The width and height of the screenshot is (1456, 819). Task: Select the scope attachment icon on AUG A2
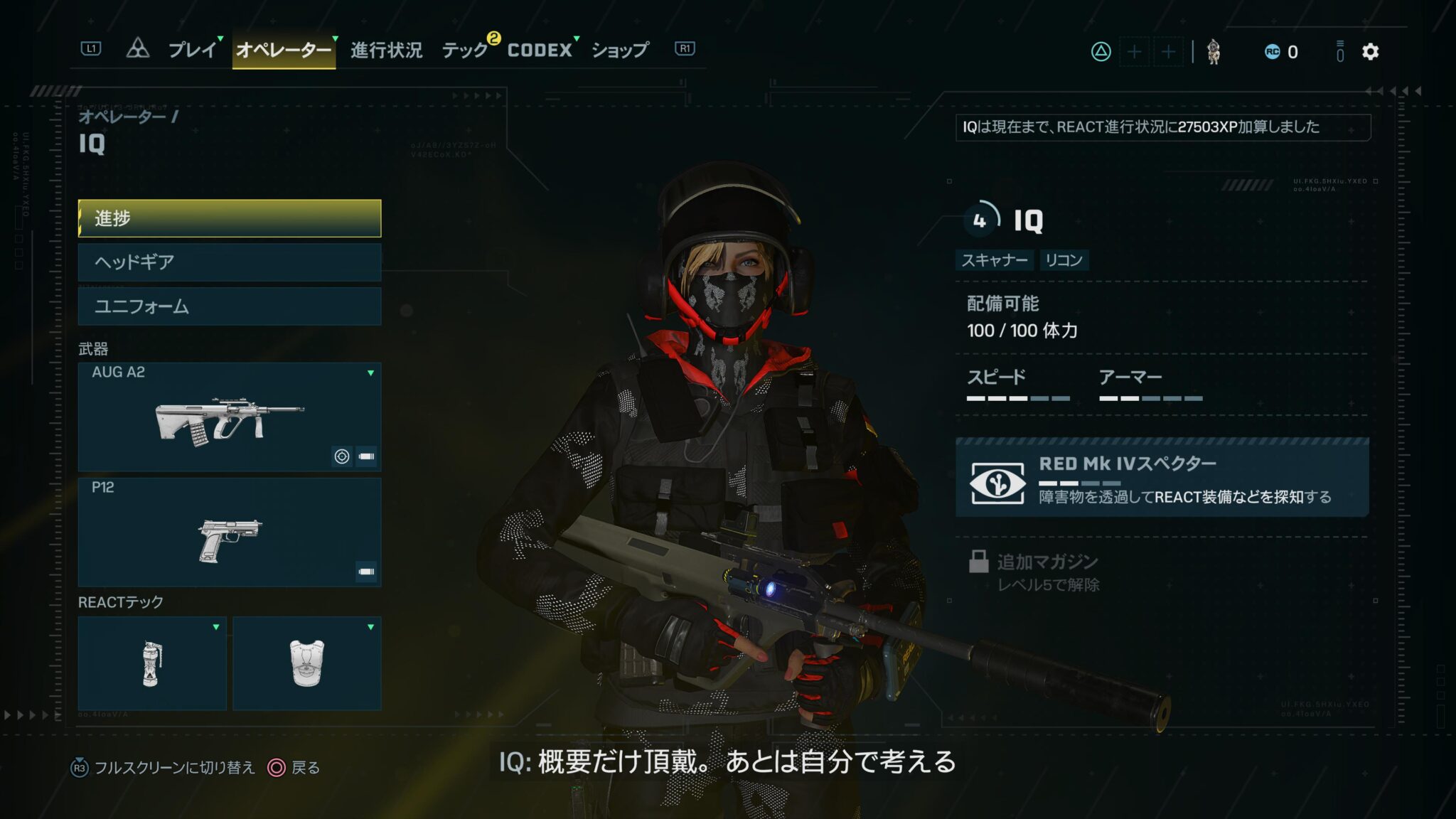[343, 455]
